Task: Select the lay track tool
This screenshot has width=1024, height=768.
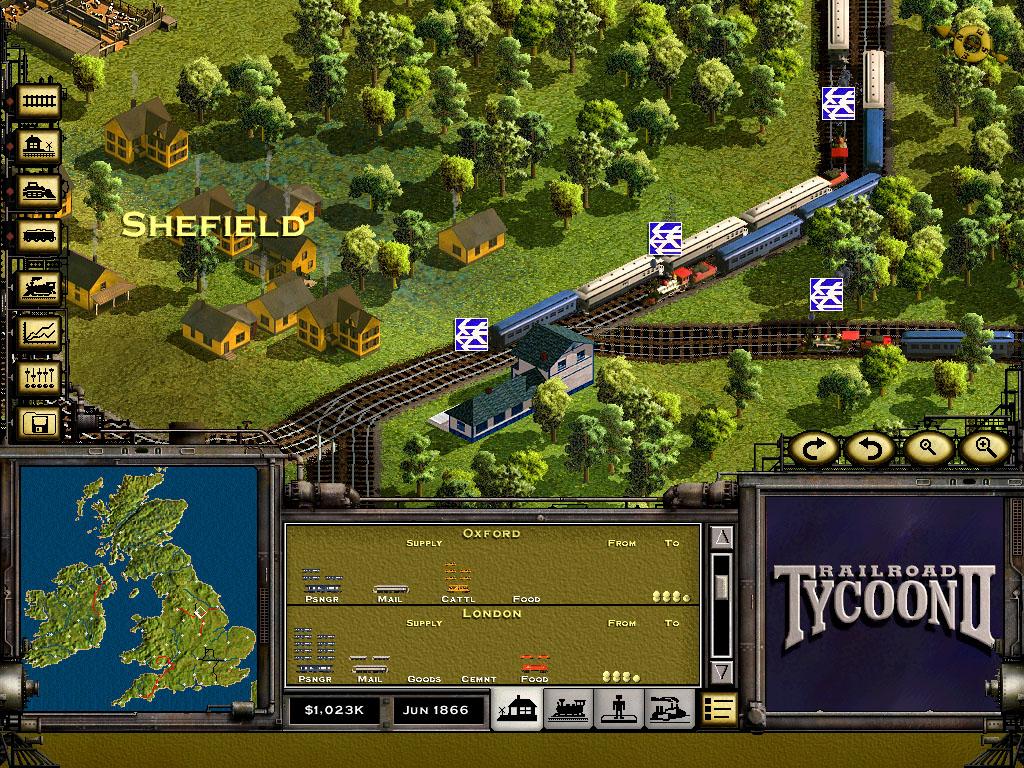Action: coord(40,101)
